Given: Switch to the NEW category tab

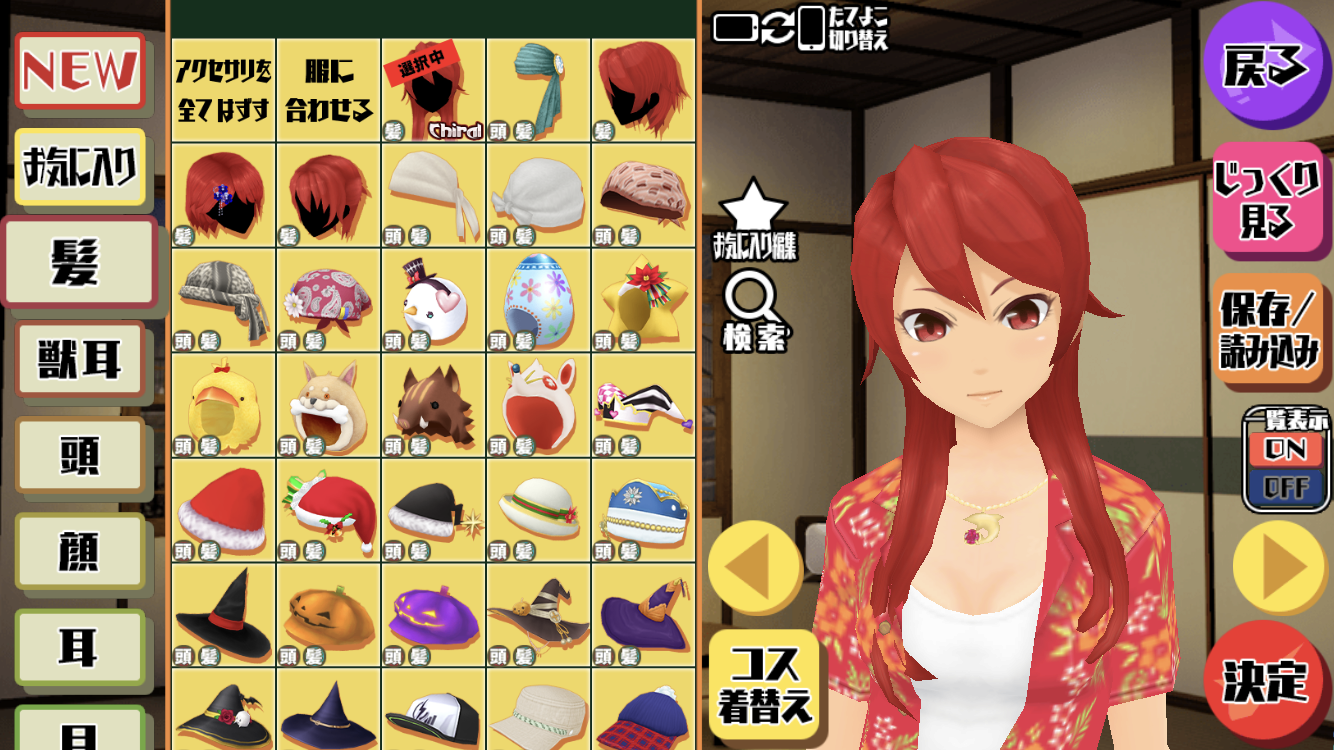Looking at the screenshot, I should [81, 71].
